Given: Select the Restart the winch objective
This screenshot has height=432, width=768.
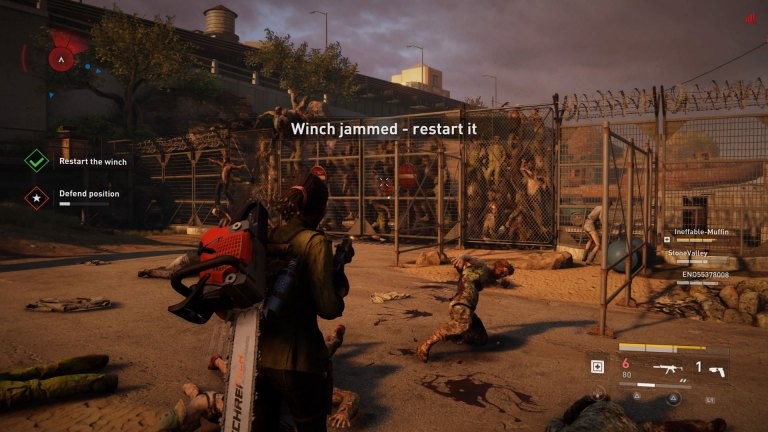Looking at the screenshot, I should 92,161.
